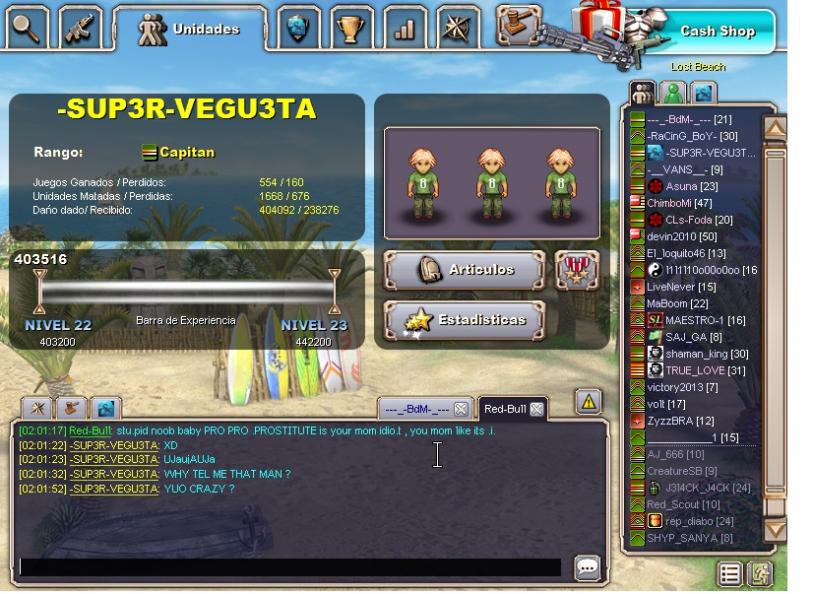Switch to the rifle weapons tab
This screenshot has width=813, height=594.
click(80, 28)
